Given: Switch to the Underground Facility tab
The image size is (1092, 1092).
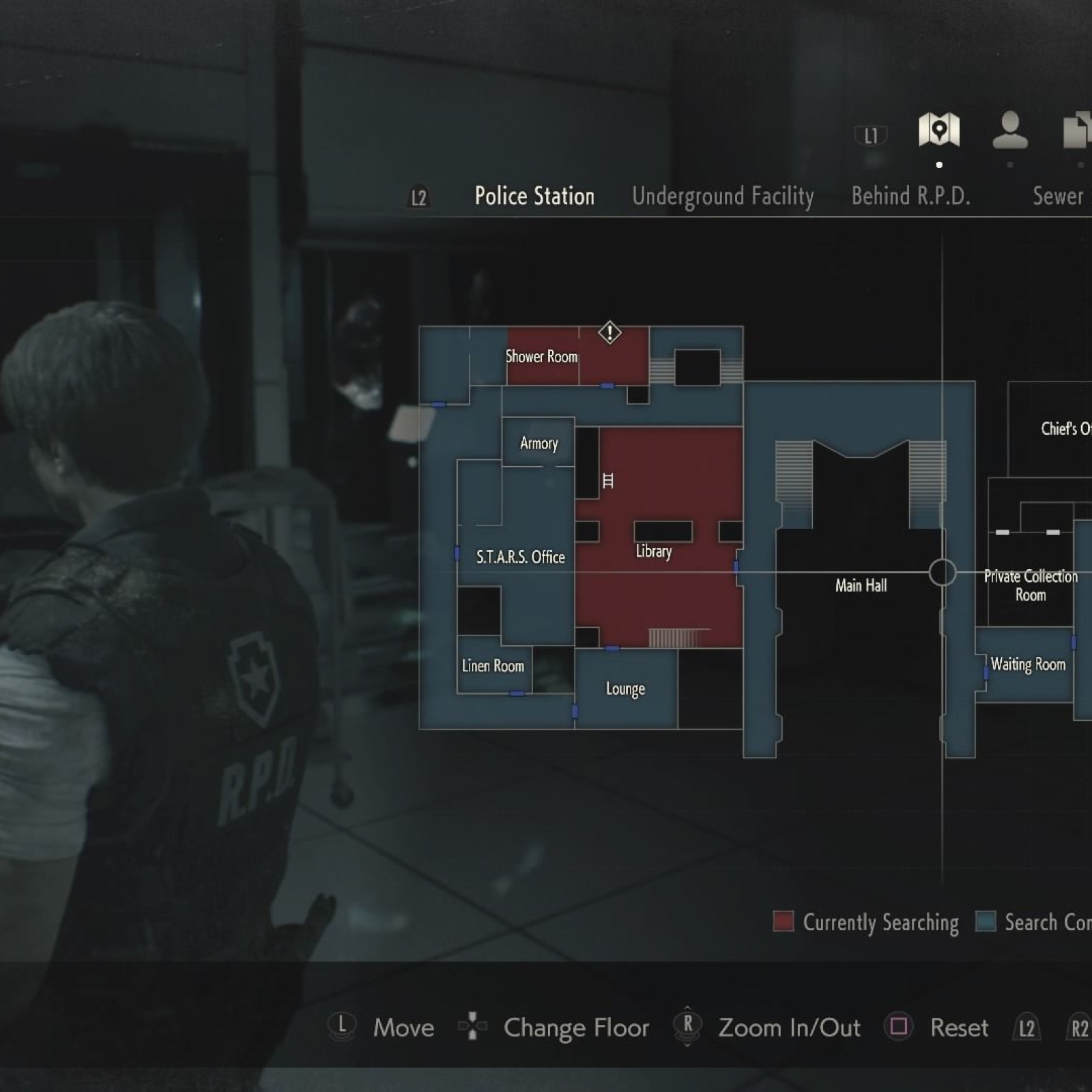Looking at the screenshot, I should tap(724, 197).
